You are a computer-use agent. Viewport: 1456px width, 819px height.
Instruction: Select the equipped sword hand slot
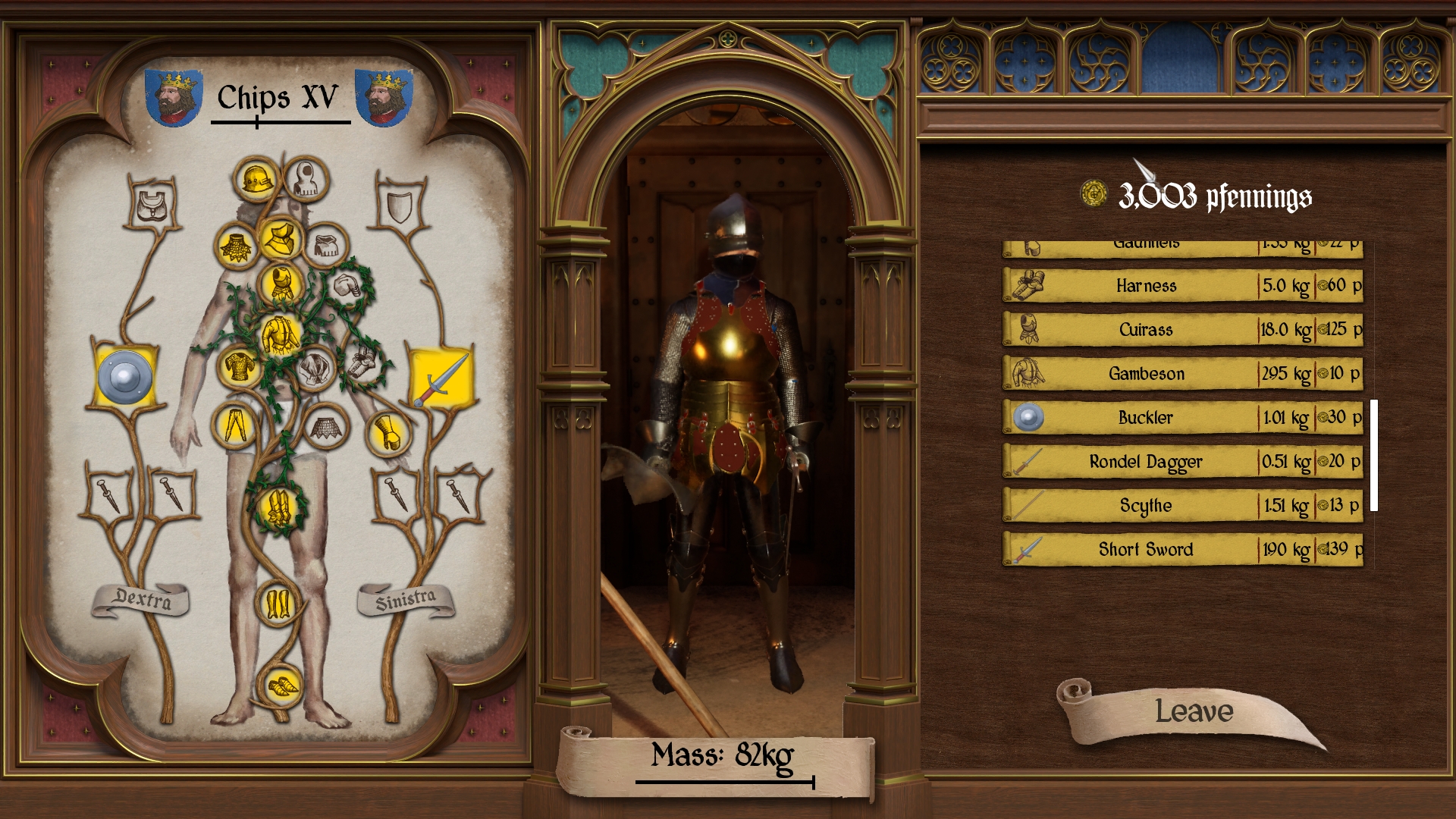441,377
